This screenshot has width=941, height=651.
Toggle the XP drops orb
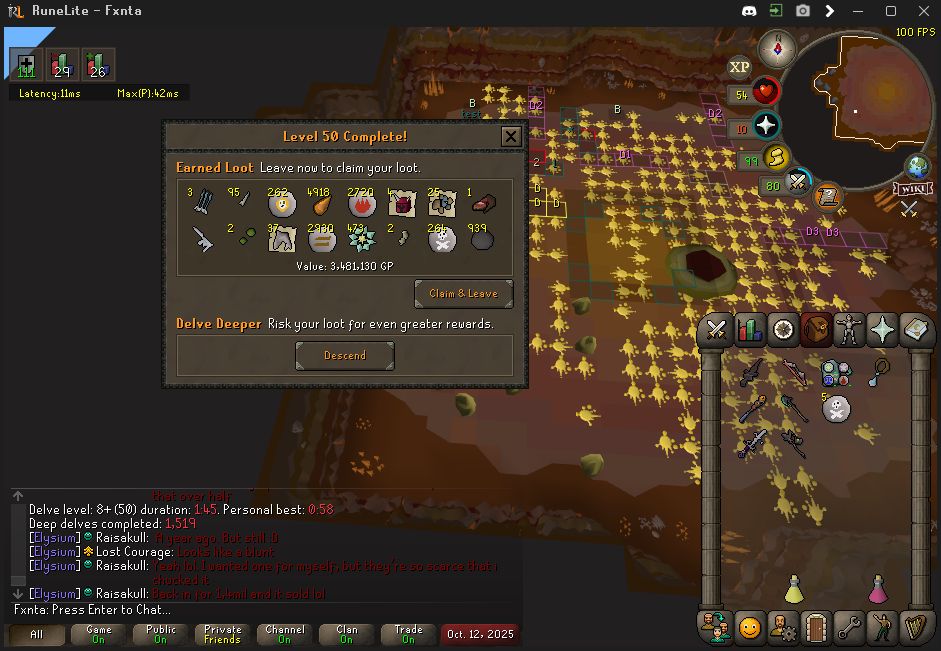point(739,68)
